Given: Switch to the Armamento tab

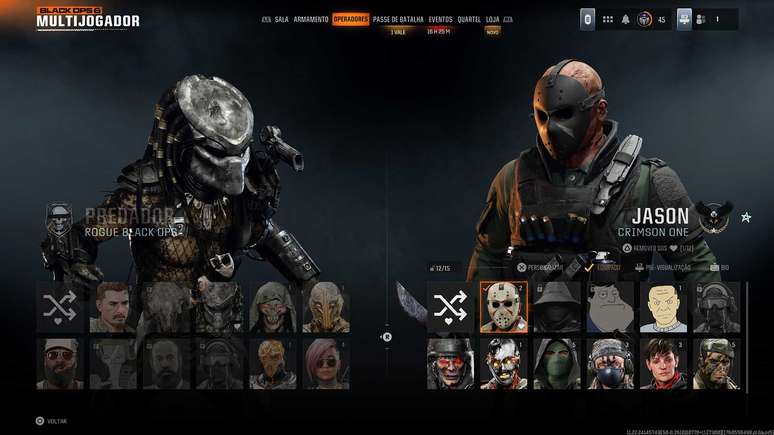Looking at the screenshot, I should point(311,19).
